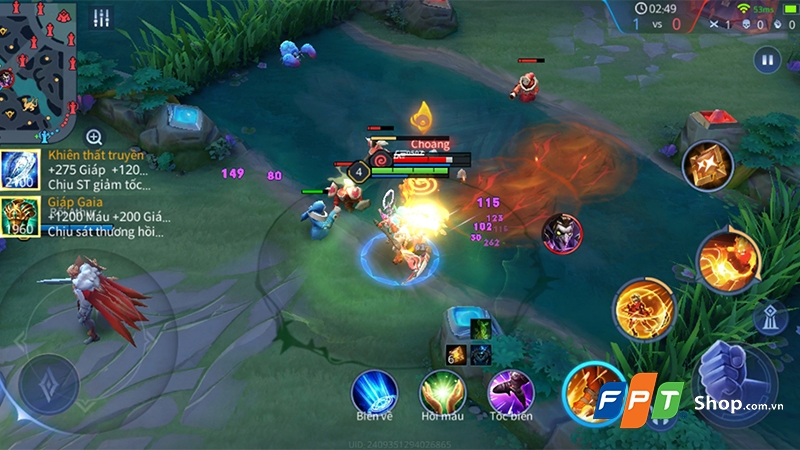Use the Hồi máu heal ability
This screenshot has height=450, width=800.
point(442,391)
